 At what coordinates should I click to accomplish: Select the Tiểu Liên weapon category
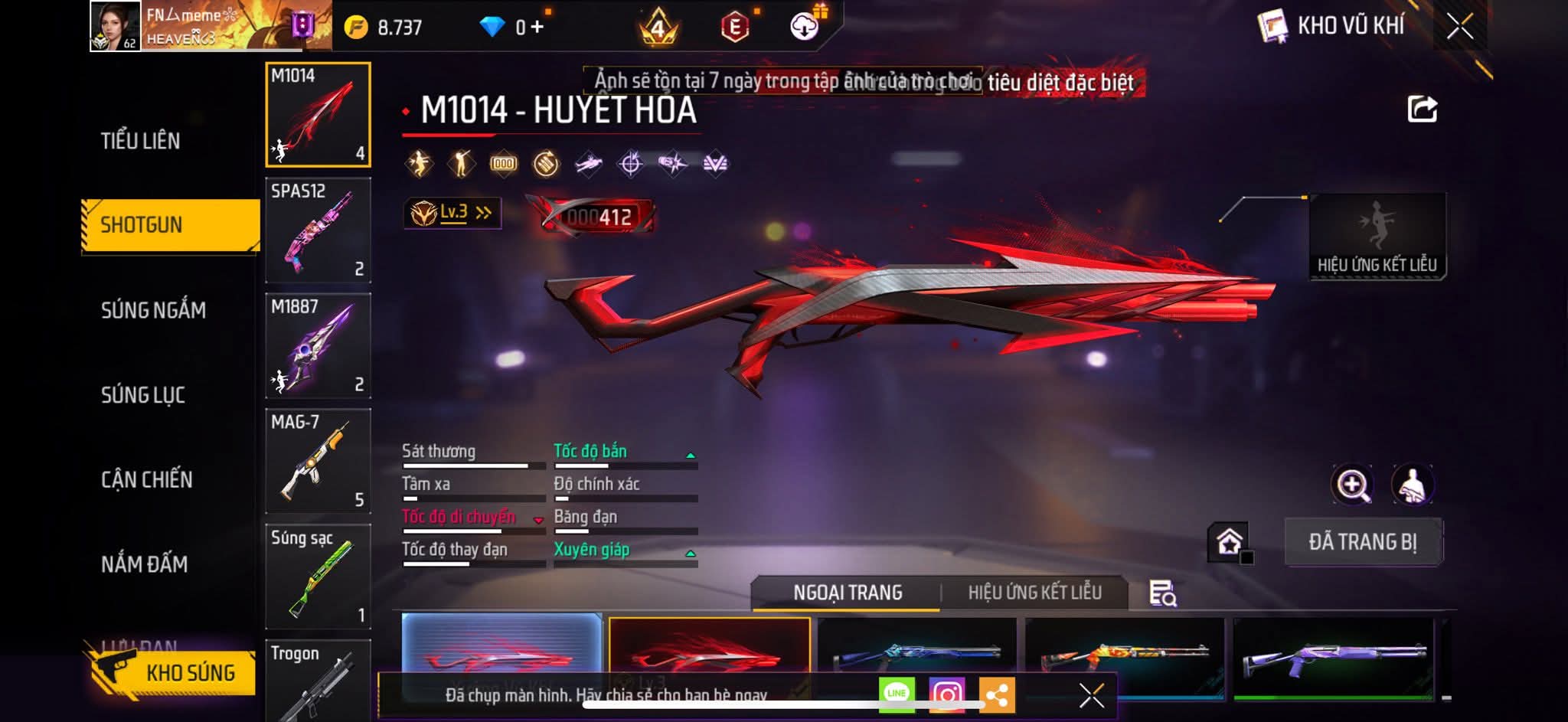140,141
